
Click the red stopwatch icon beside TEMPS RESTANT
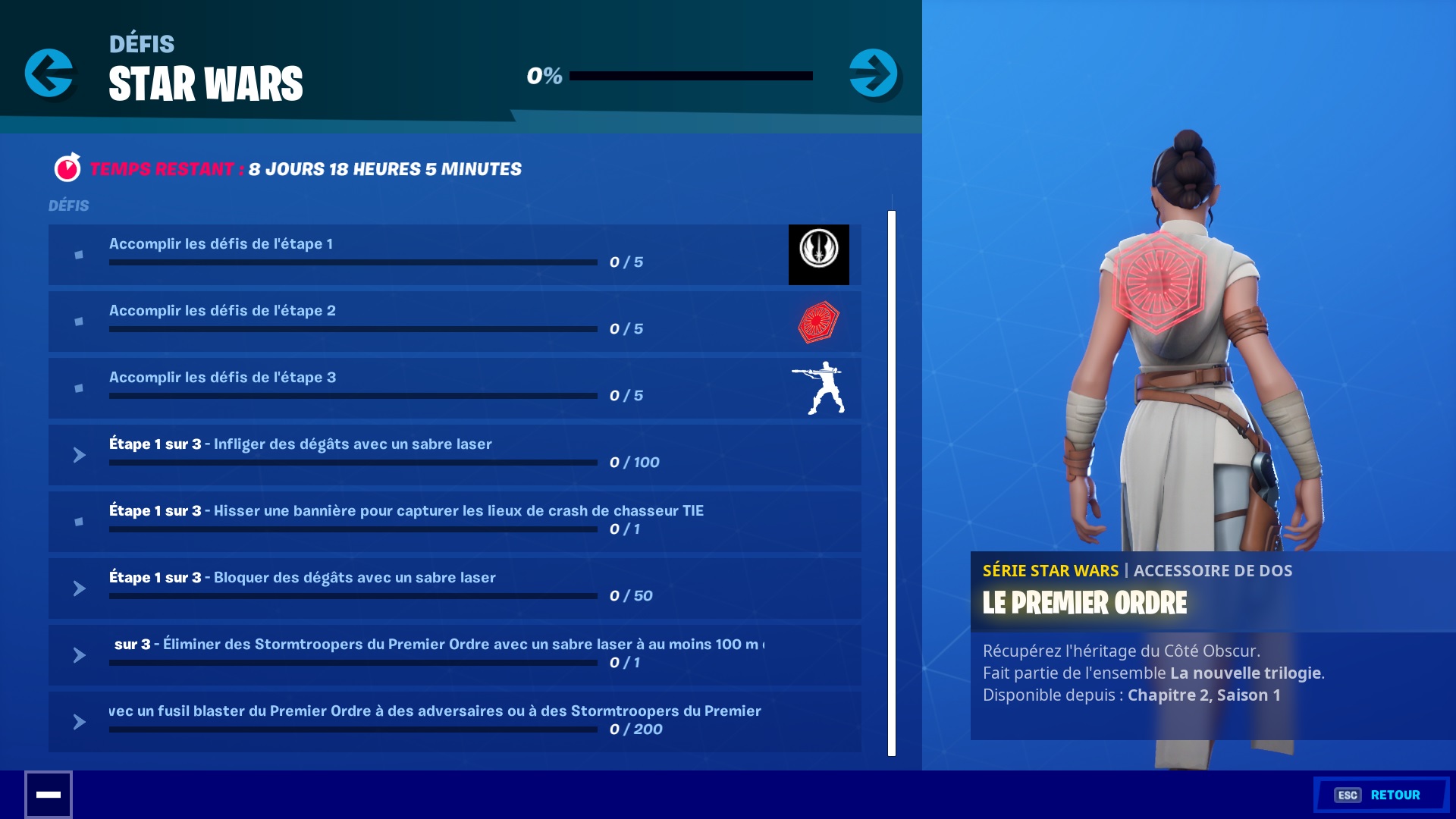coord(67,168)
